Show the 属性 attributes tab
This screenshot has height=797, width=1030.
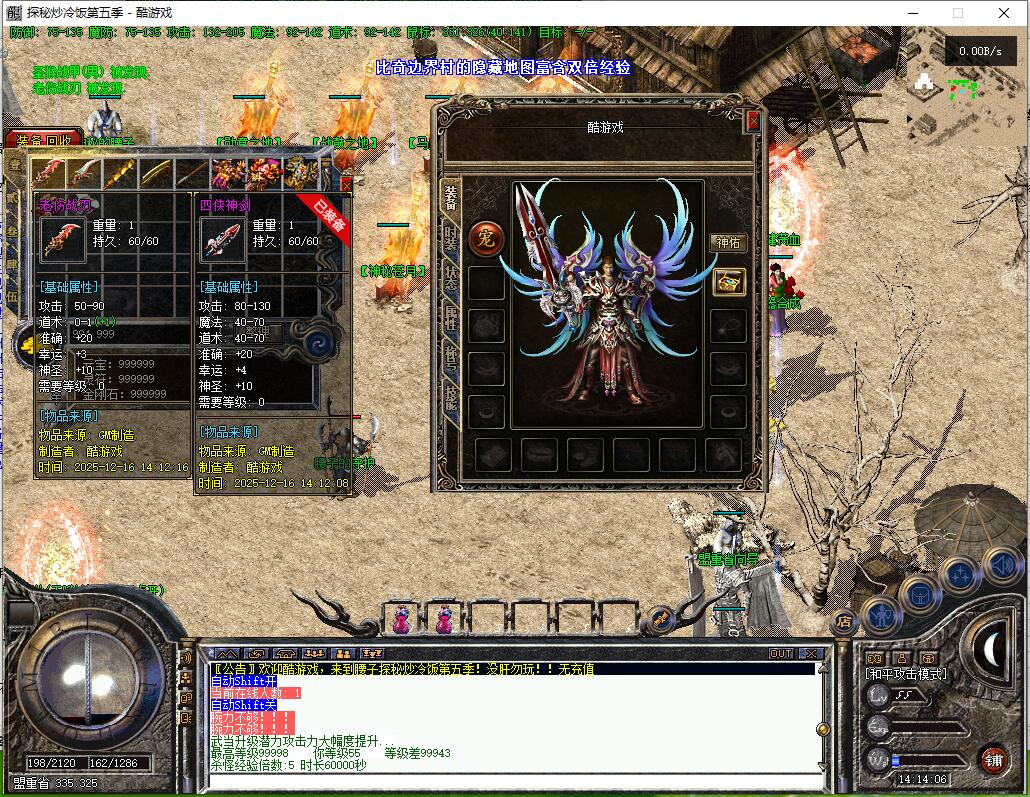(x=451, y=319)
